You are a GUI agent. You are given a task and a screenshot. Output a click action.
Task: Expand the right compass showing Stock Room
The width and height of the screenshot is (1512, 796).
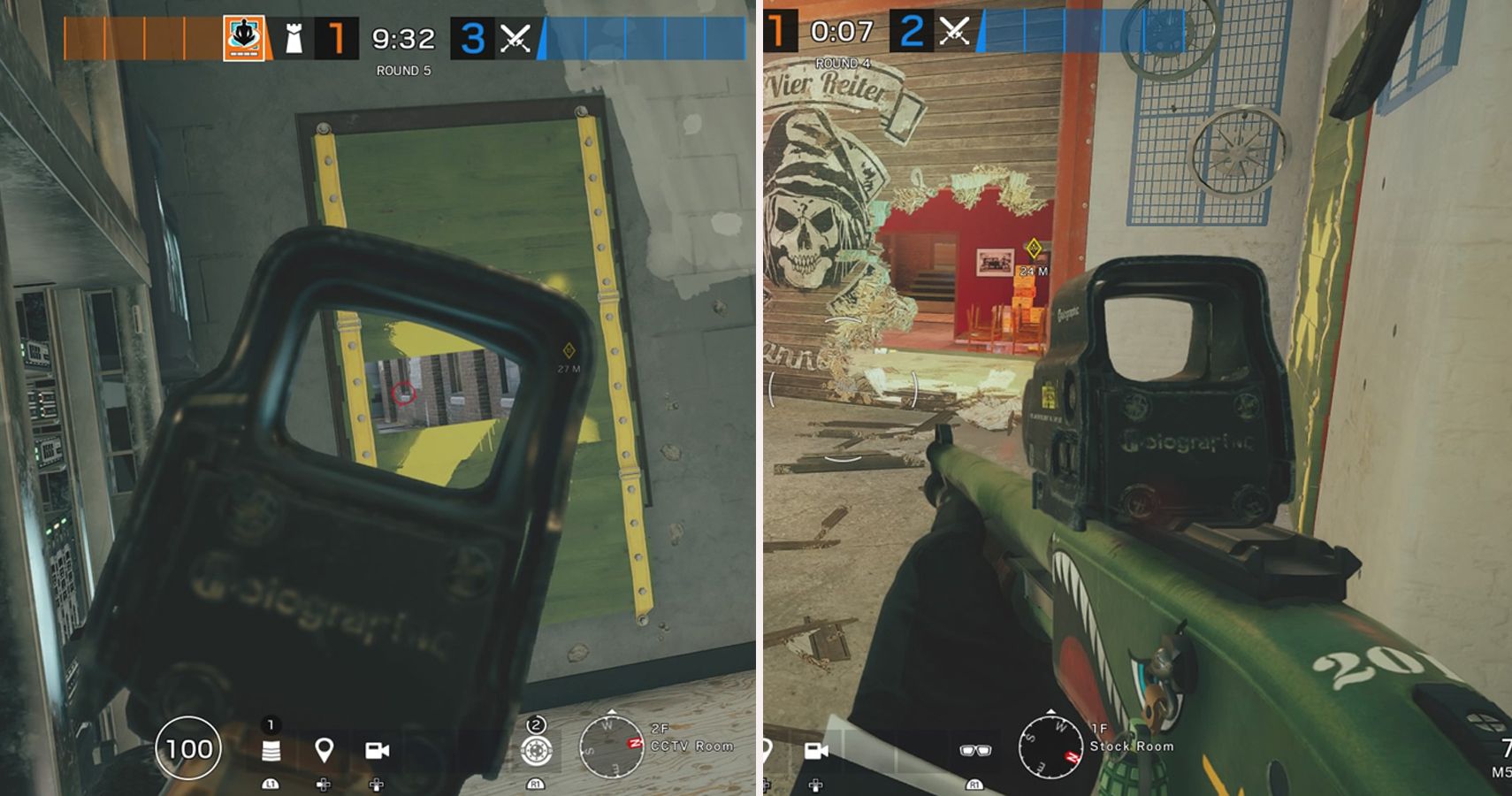[x=1050, y=748]
